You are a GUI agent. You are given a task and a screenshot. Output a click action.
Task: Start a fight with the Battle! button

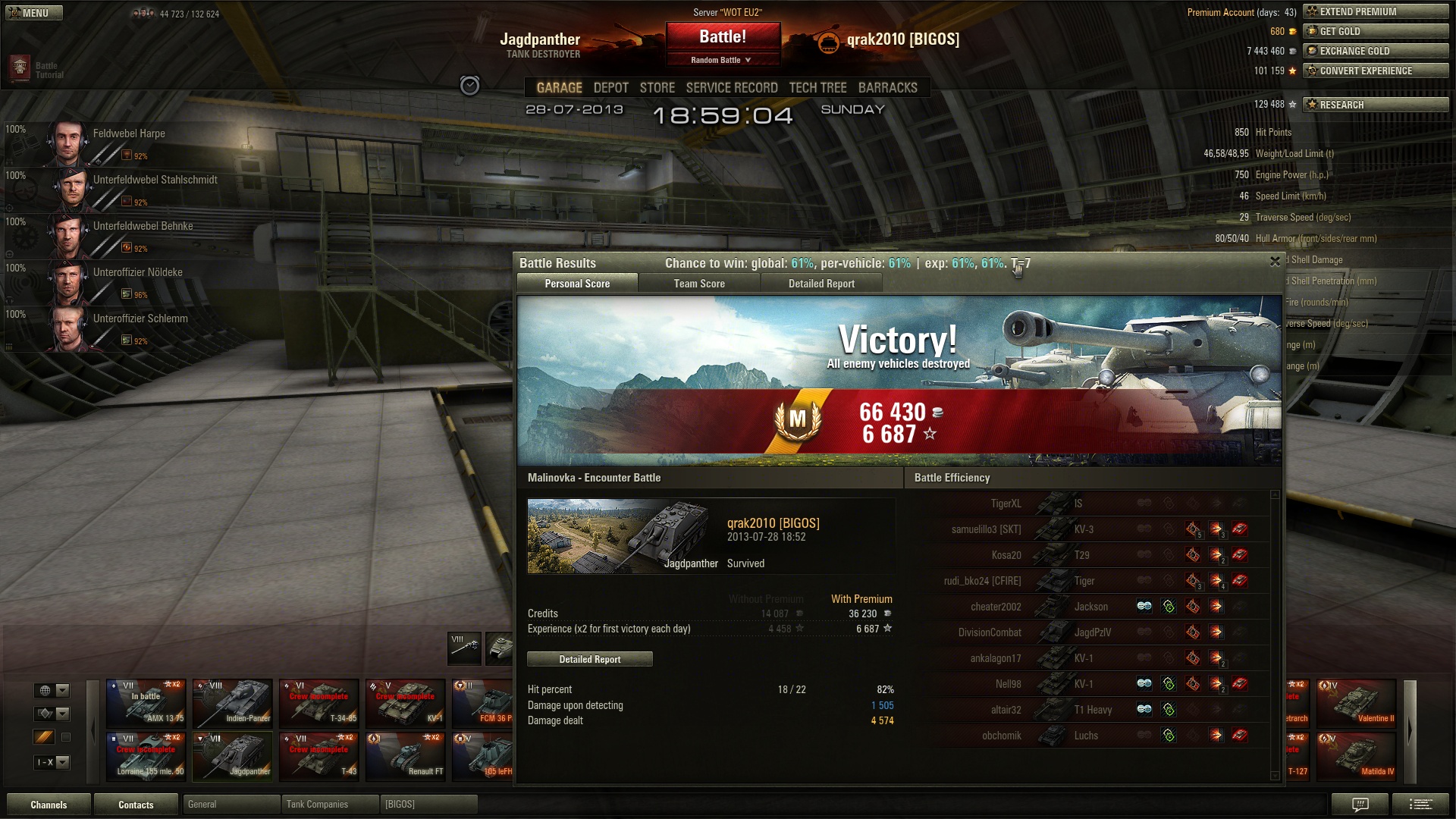click(x=722, y=36)
